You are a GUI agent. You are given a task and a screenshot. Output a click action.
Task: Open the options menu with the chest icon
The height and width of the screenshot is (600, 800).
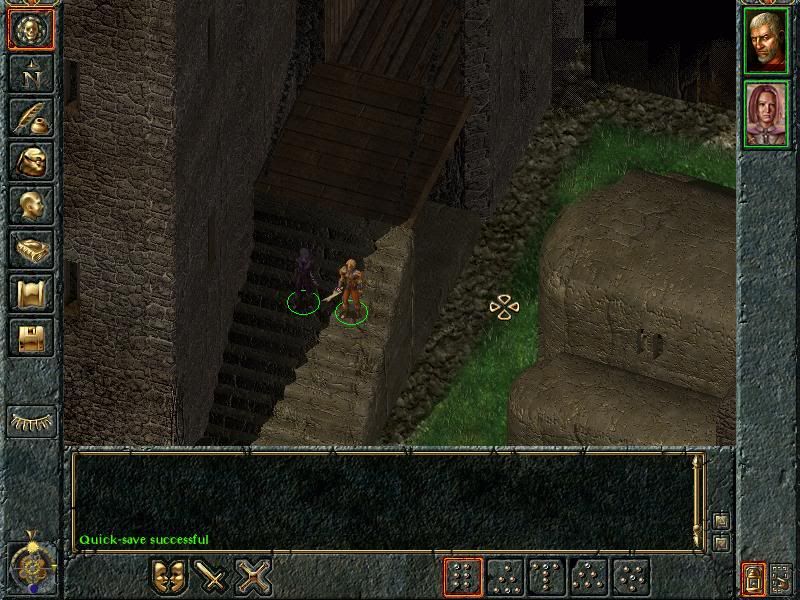point(31,338)
